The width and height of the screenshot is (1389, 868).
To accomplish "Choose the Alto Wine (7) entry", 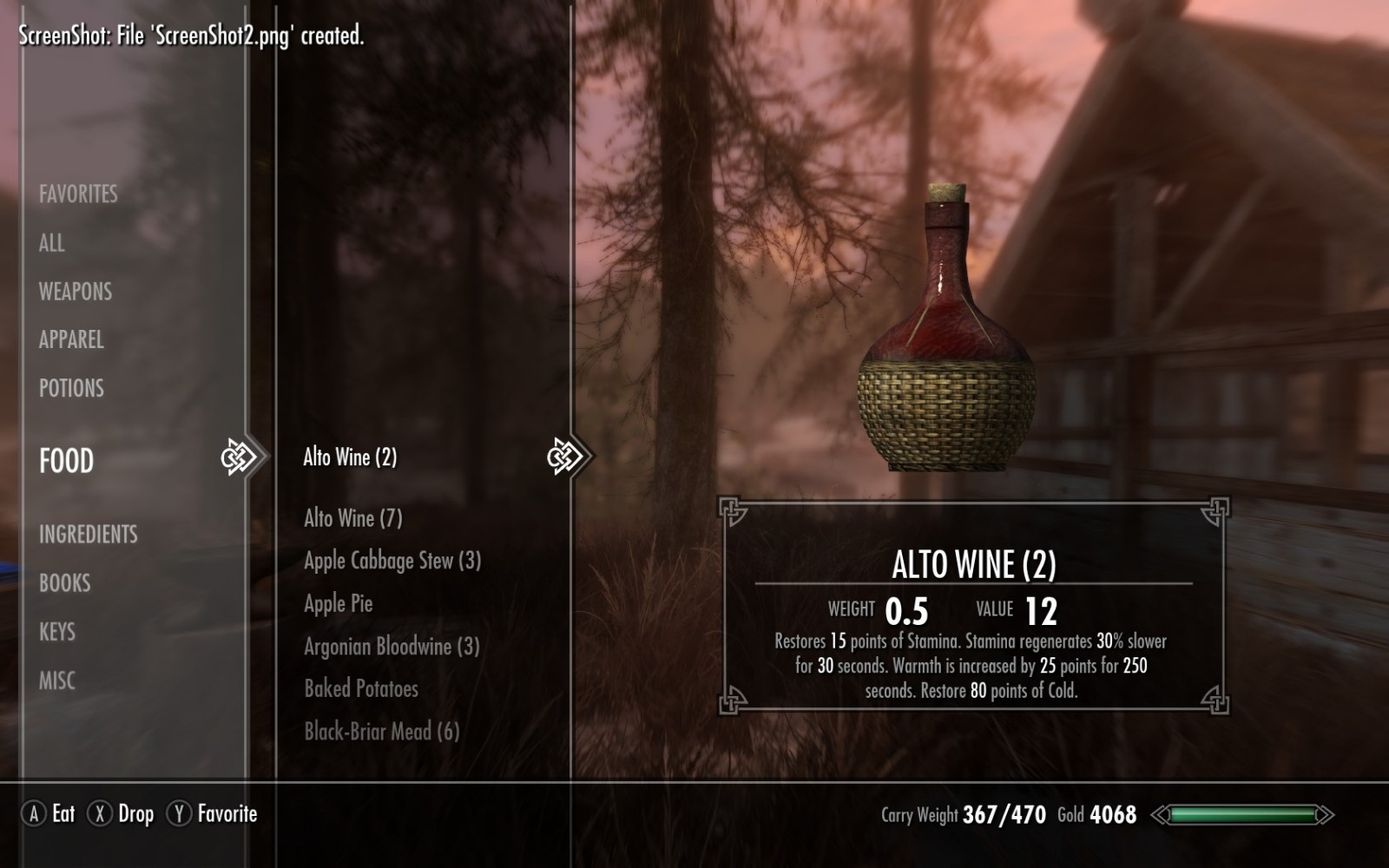I will (x=352, y=518).
